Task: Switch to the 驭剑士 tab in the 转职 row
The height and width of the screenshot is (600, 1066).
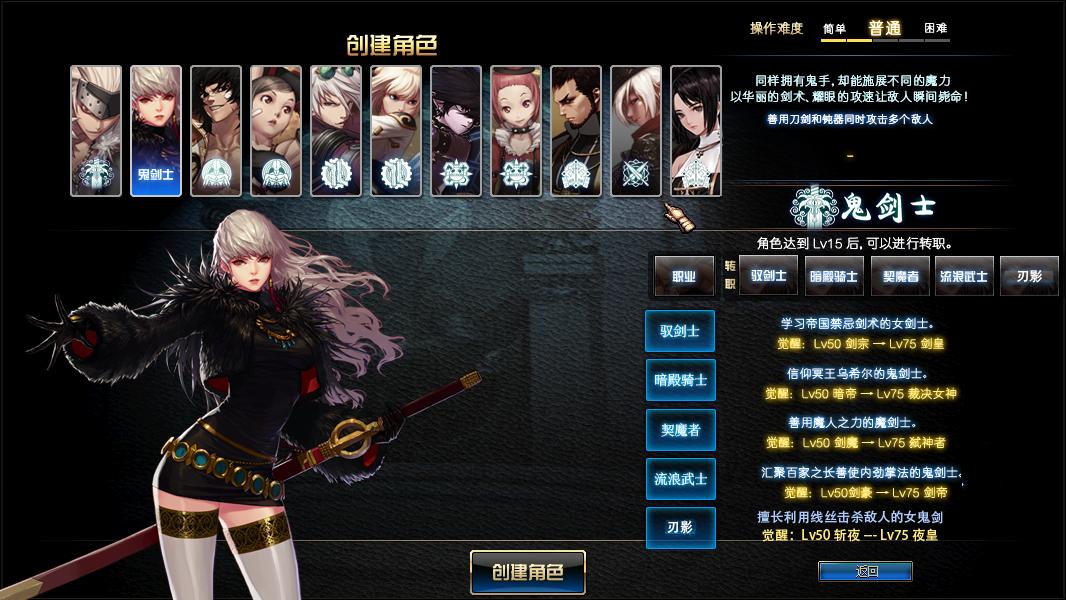Action: click(768, 276)
